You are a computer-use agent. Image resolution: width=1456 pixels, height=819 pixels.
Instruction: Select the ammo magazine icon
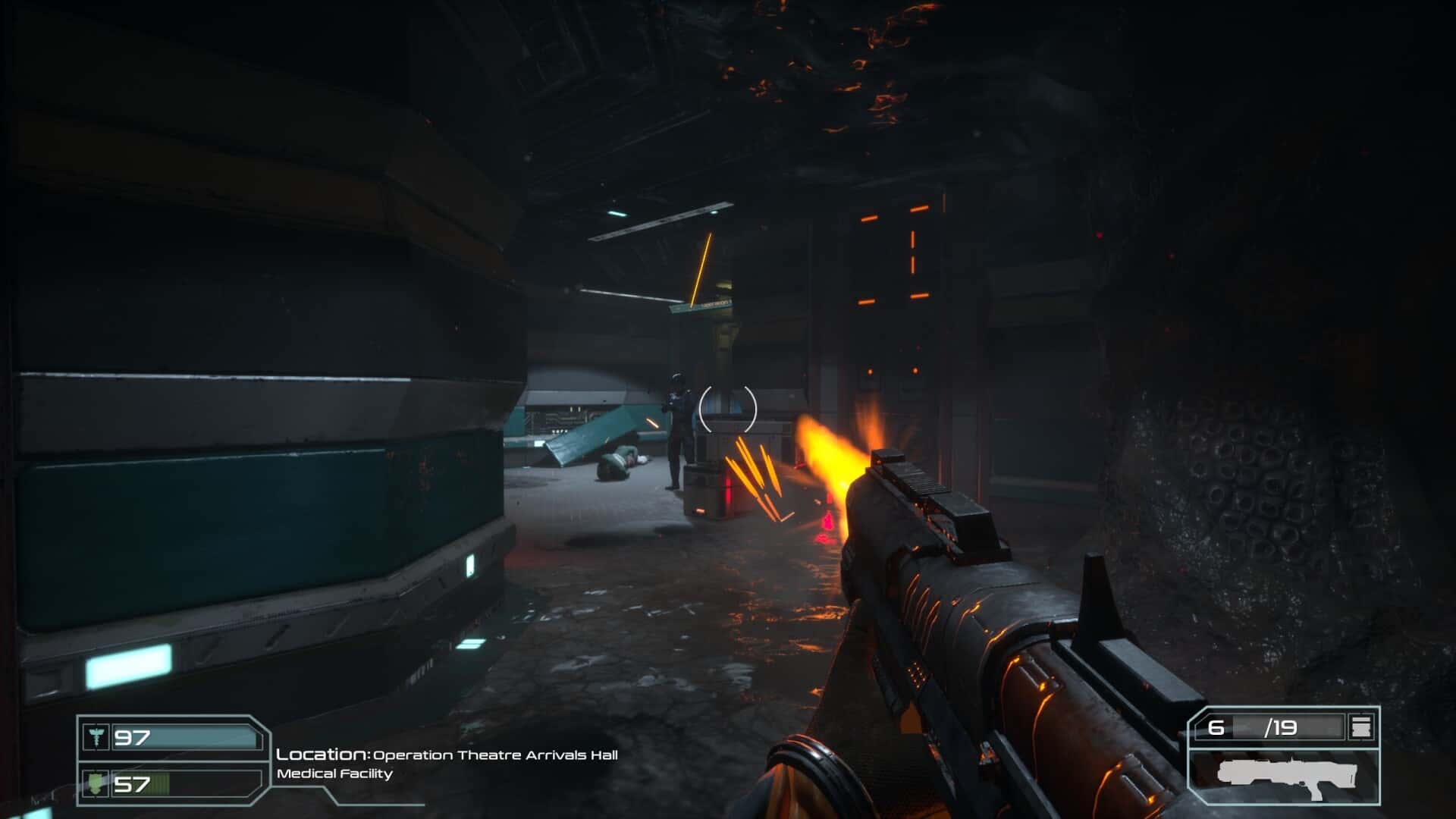(1361, 728)
